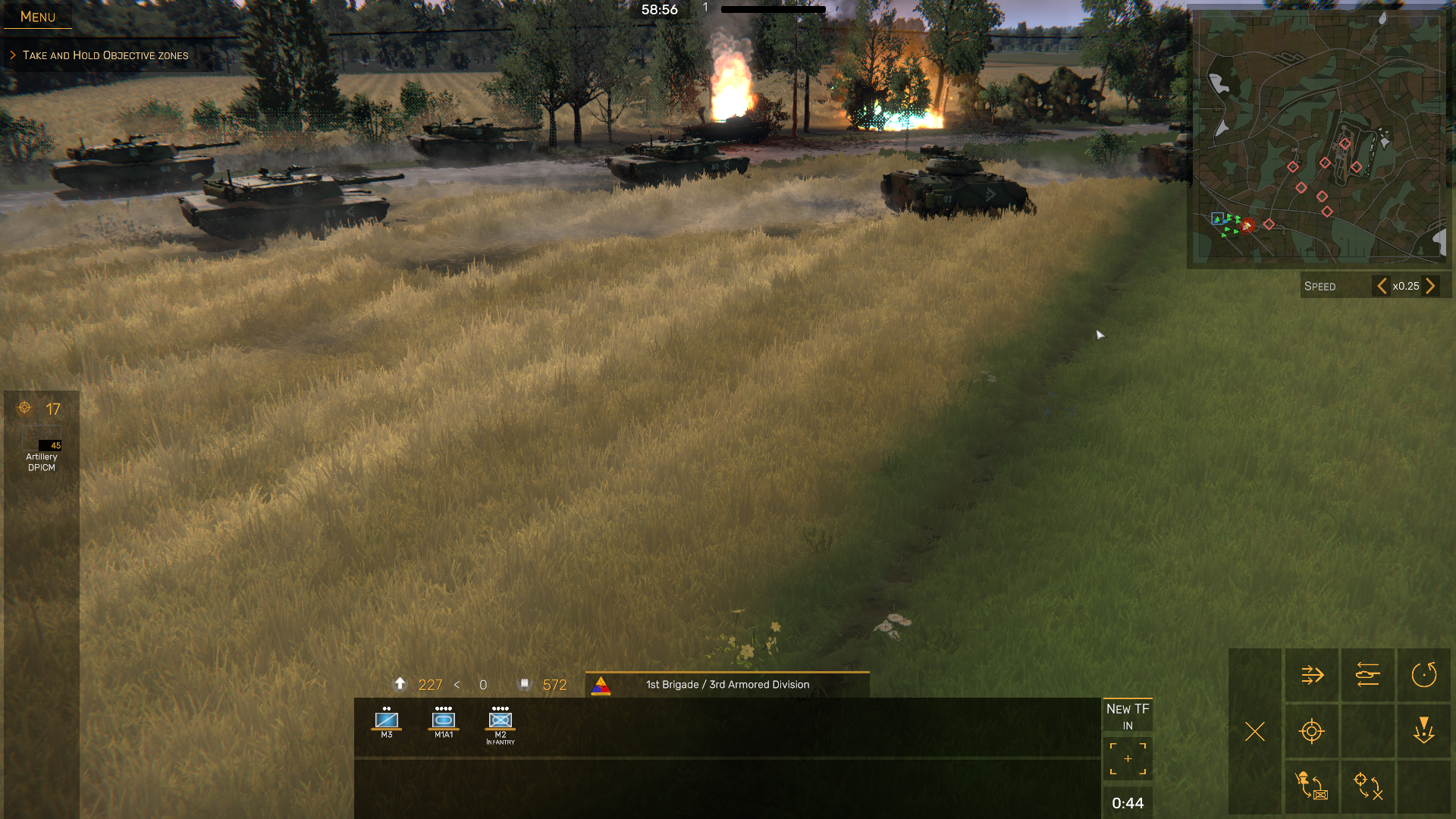Image resolution: width=1456 pixels, height=819 pixels.
Task: Activate the down-arrow exclamation command
Action: click(1424, 731)
